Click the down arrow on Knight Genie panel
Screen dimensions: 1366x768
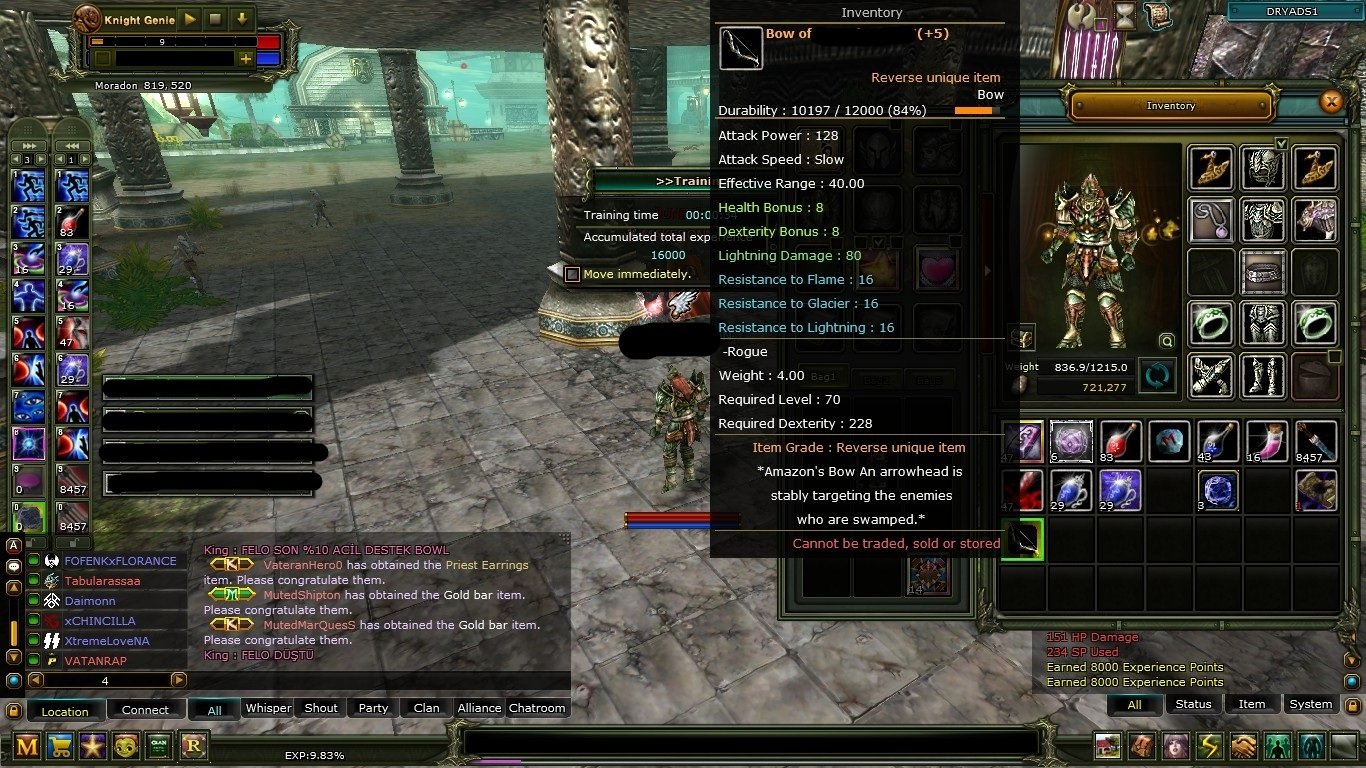(240, 18)
